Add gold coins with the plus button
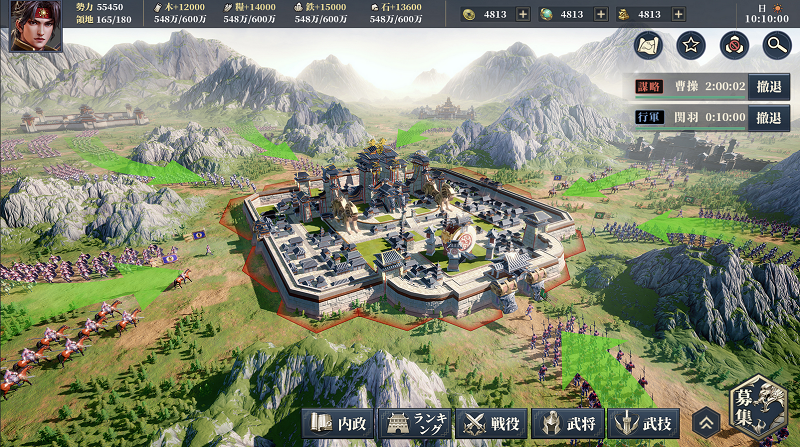 tap(523, 14)
